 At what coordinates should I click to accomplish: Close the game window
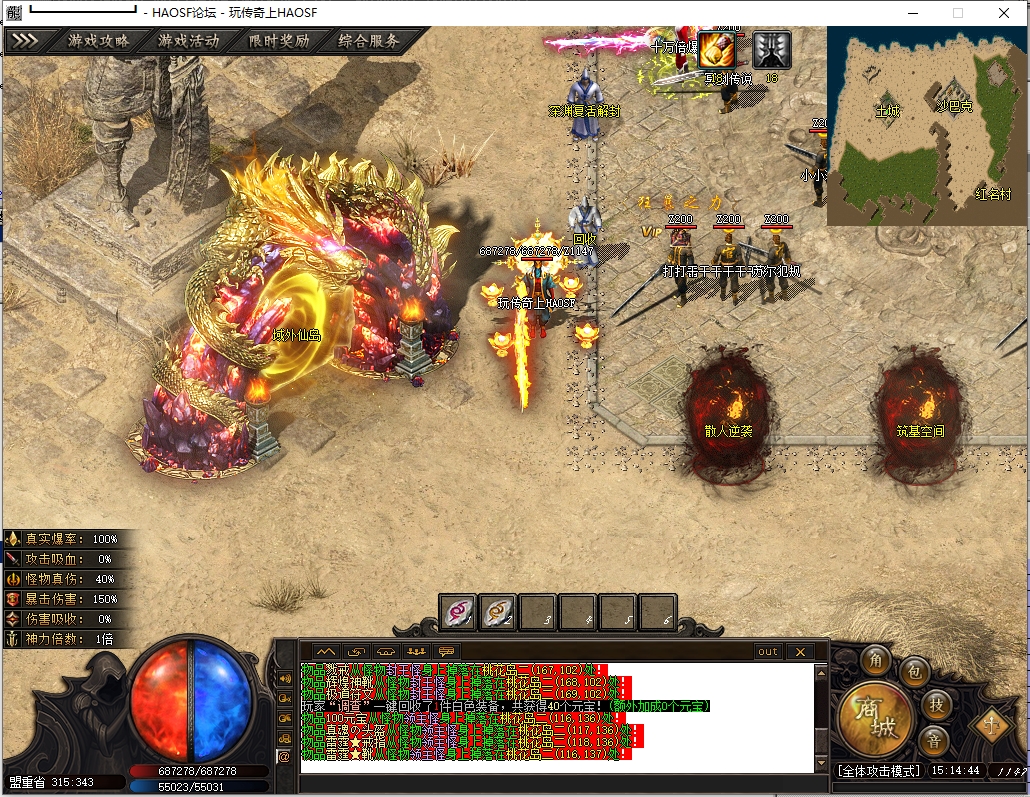tap(1004, 13)
